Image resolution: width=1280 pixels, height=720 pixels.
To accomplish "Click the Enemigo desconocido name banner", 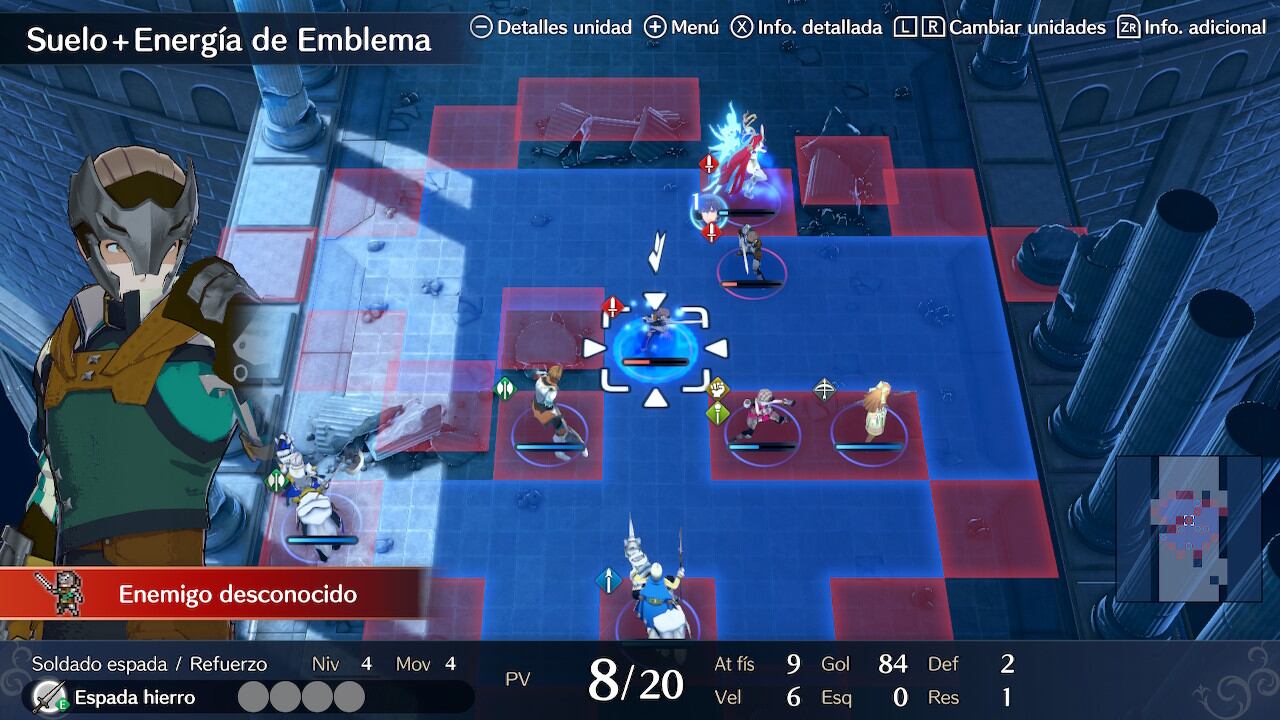I will [238, 594].
